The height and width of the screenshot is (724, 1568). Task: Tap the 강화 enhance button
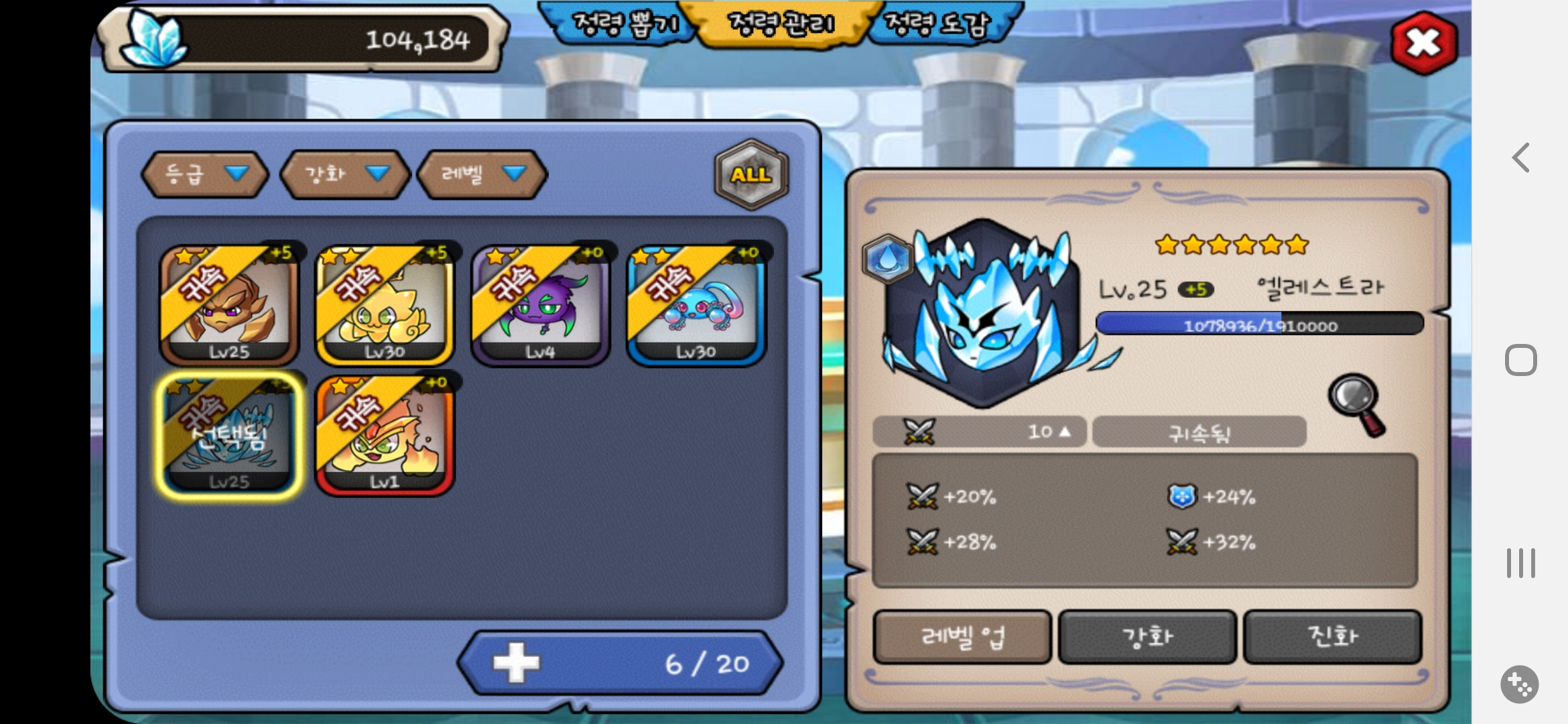tap(1147, 636)
